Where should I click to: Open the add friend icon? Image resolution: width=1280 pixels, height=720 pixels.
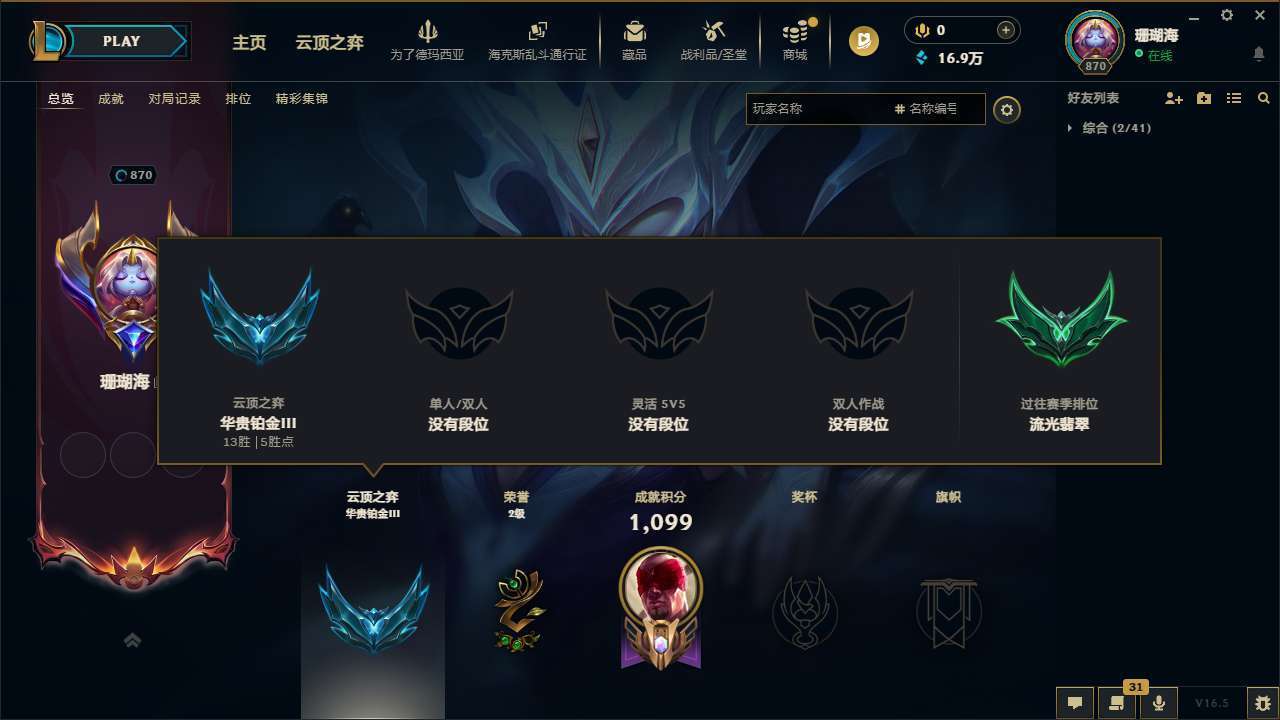pyautogui.click(x=1173, y=98)
